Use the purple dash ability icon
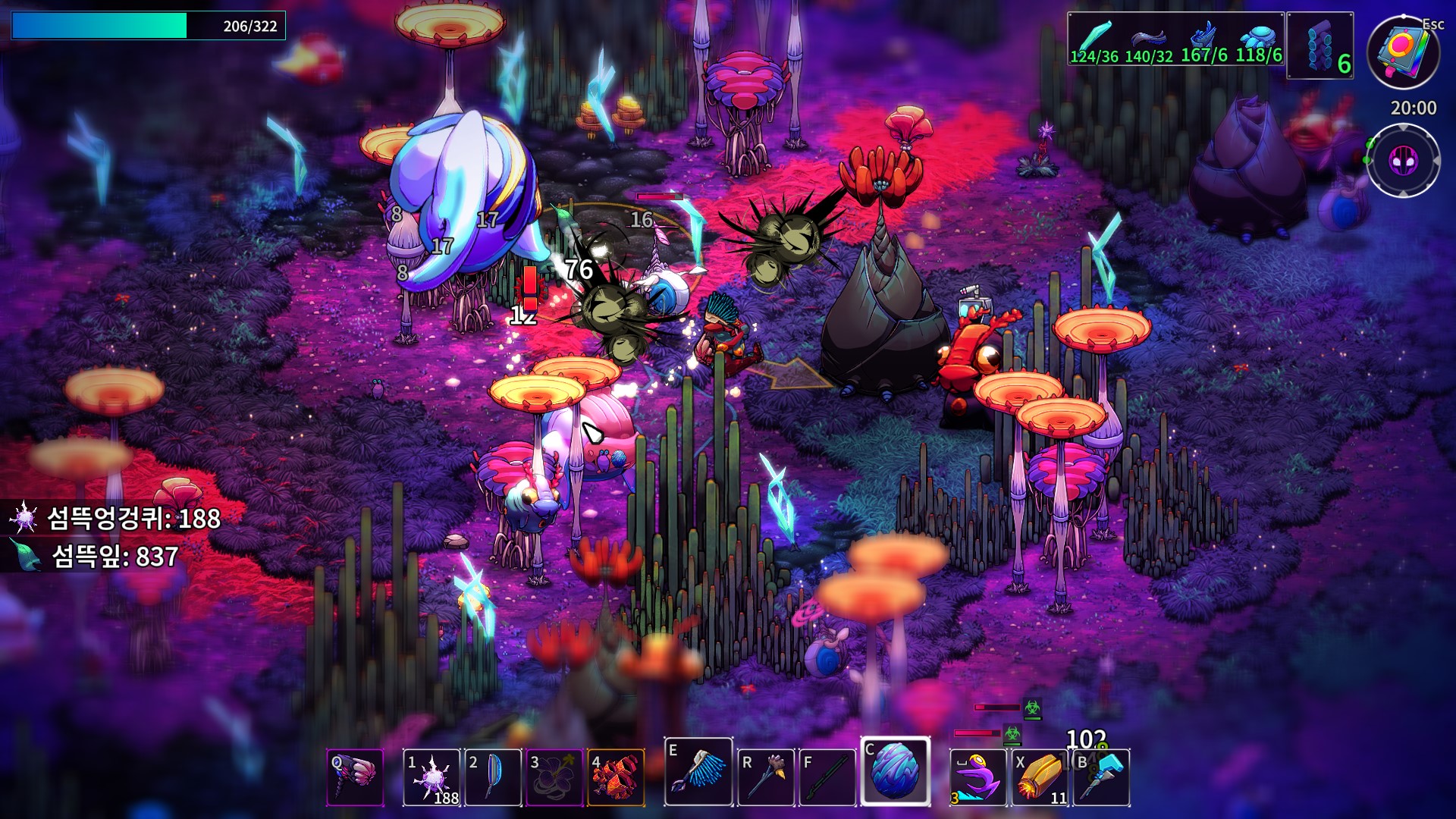This screenshot has height=819, width=1456. (977, 777)
